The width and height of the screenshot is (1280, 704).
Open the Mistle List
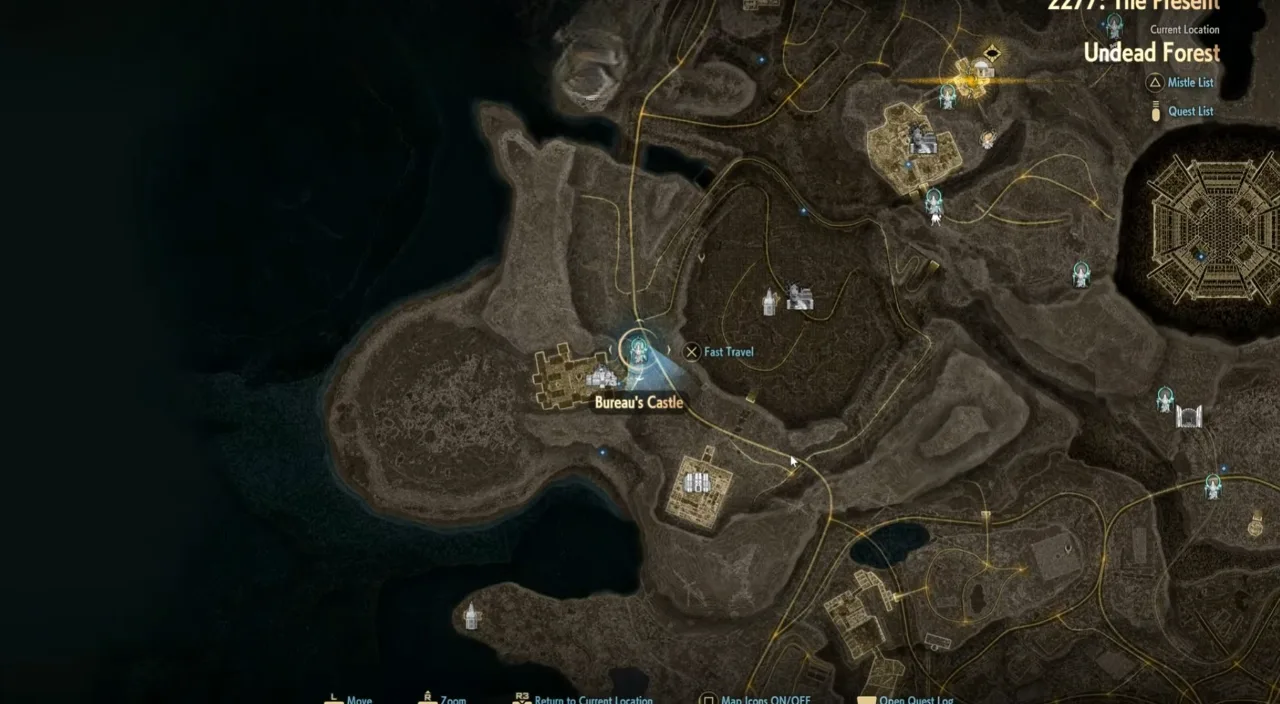click(1189, 83)
